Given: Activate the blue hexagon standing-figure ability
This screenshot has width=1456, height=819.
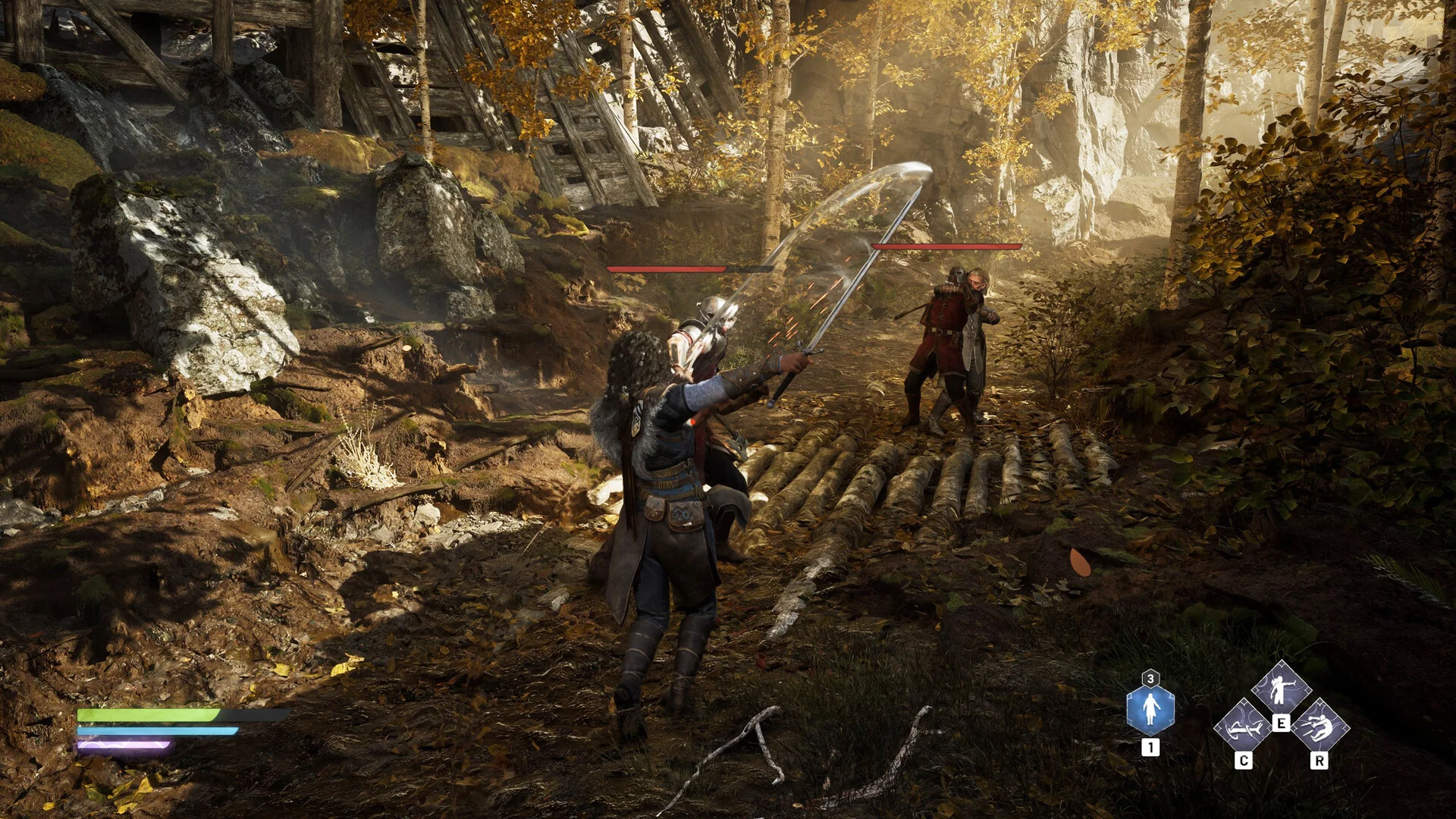Looking at the screenshot, I should click(1150, 709).
